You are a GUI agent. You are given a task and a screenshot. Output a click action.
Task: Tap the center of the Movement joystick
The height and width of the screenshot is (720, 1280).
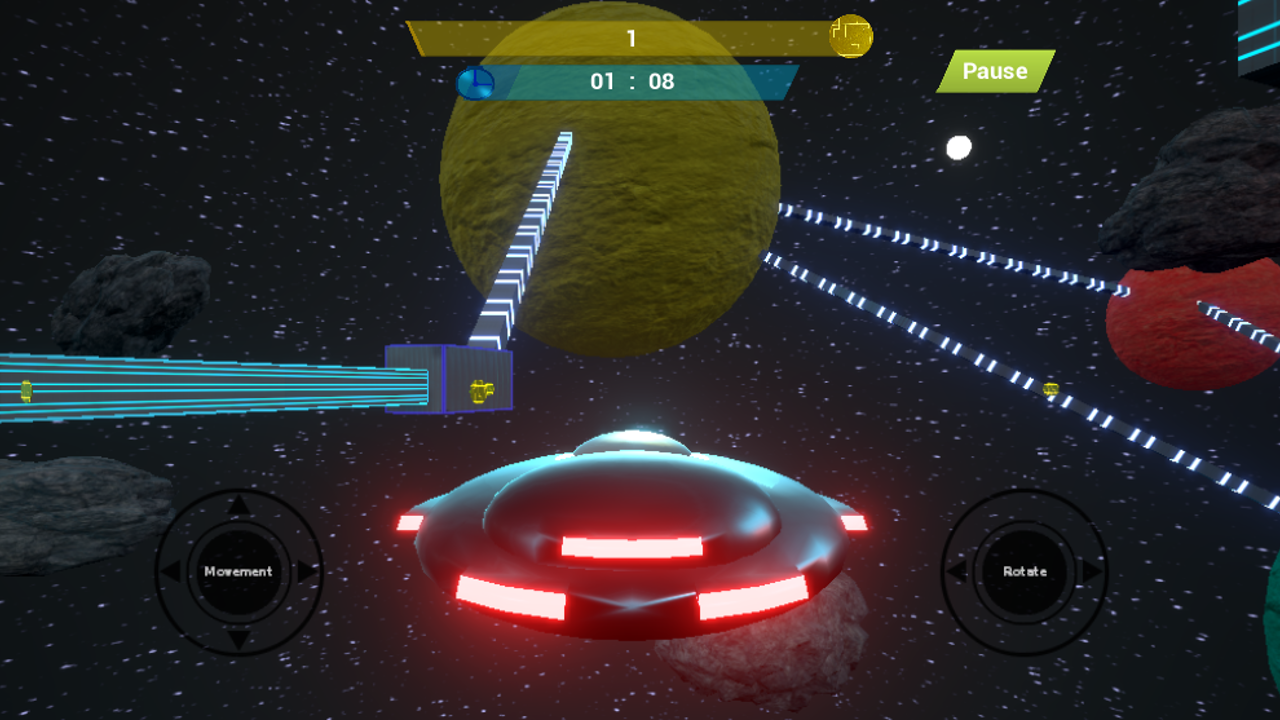point(237,571)
